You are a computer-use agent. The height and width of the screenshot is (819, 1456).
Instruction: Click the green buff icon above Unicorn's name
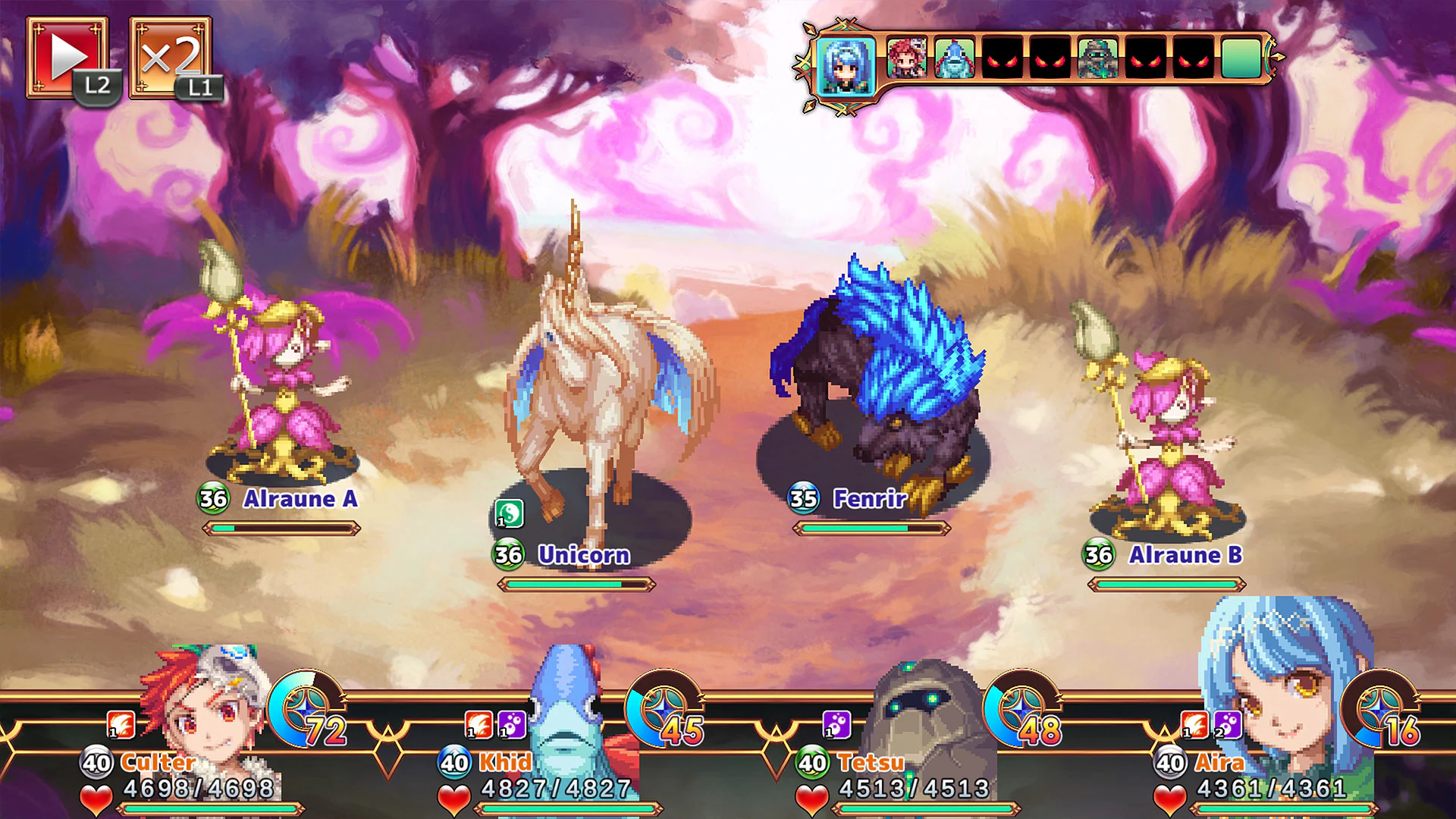[510, 514]
